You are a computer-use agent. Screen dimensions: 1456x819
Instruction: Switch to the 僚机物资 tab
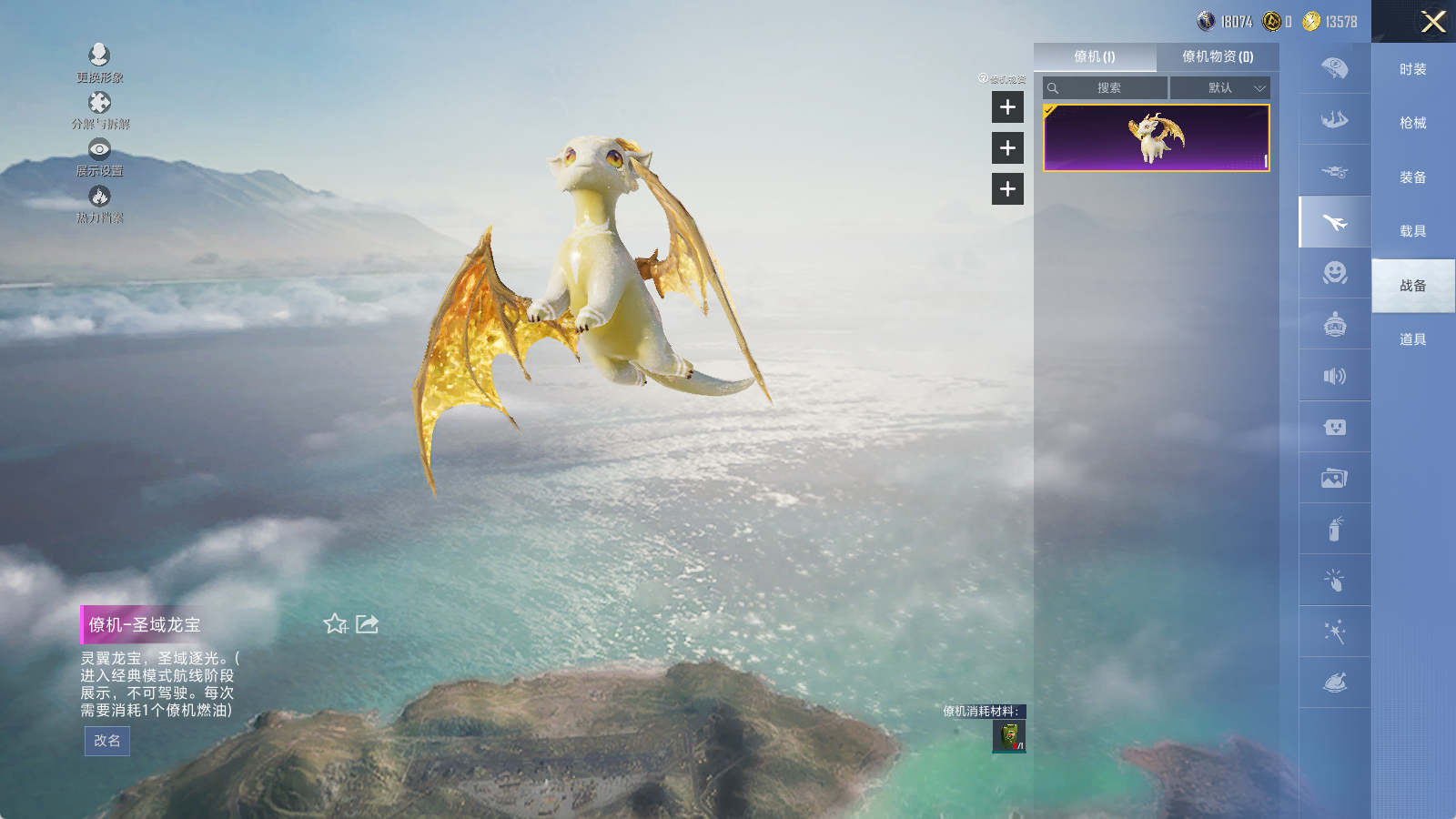point(1218,56)
